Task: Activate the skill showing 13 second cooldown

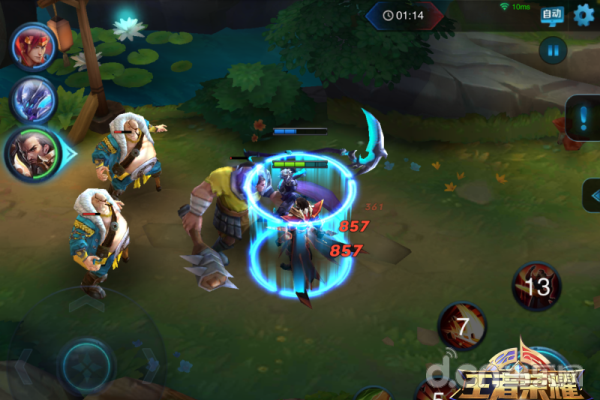Action: pos(538,287)
